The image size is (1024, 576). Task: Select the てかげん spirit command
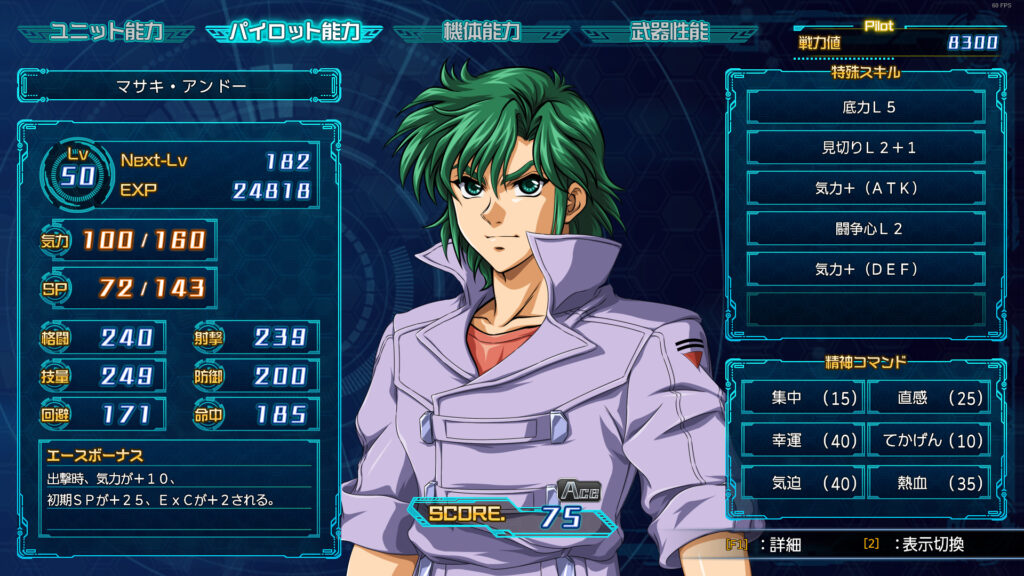[x=928, y=440]
